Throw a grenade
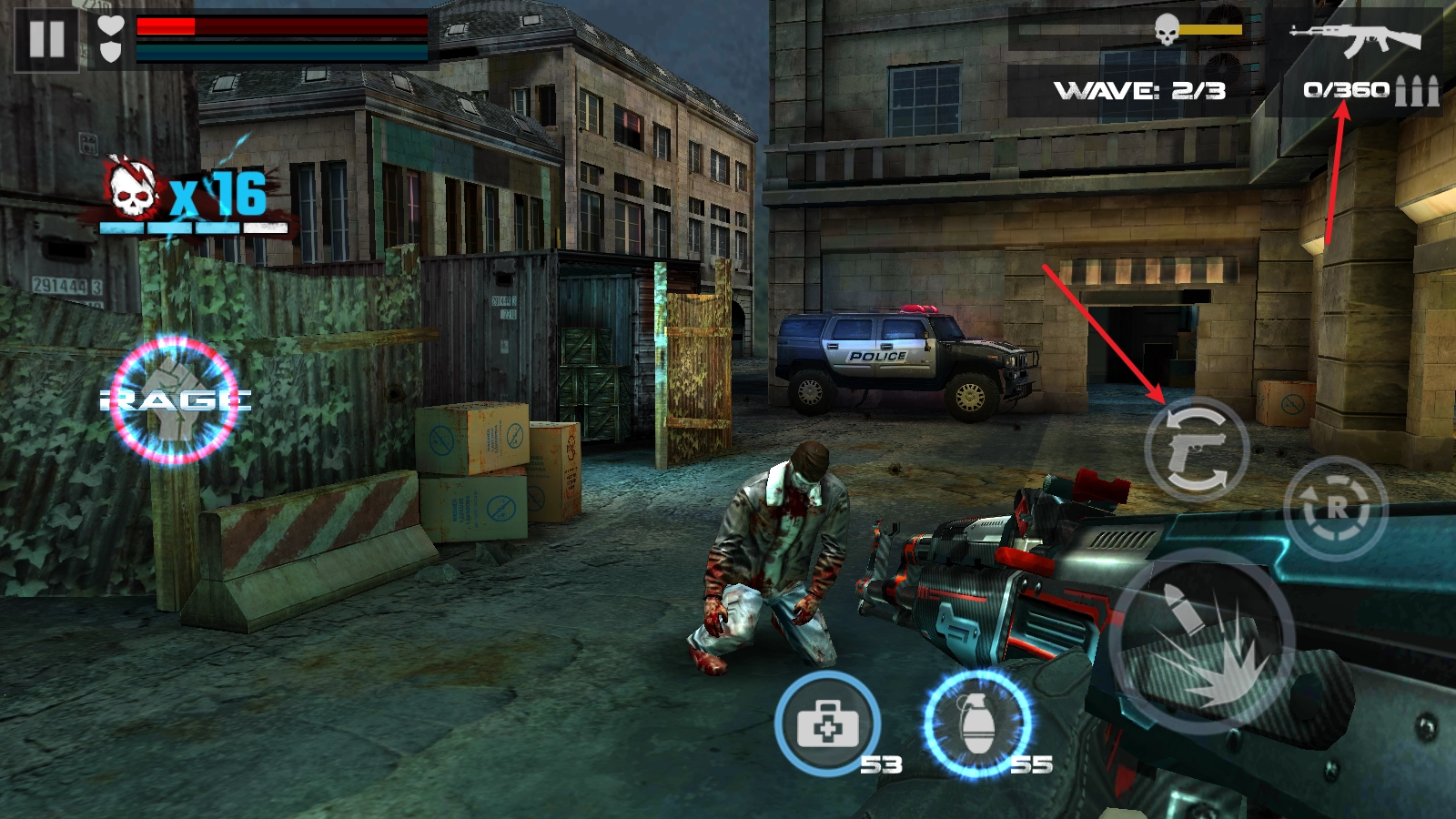1456x819 pixels. [x=978, y=724]
